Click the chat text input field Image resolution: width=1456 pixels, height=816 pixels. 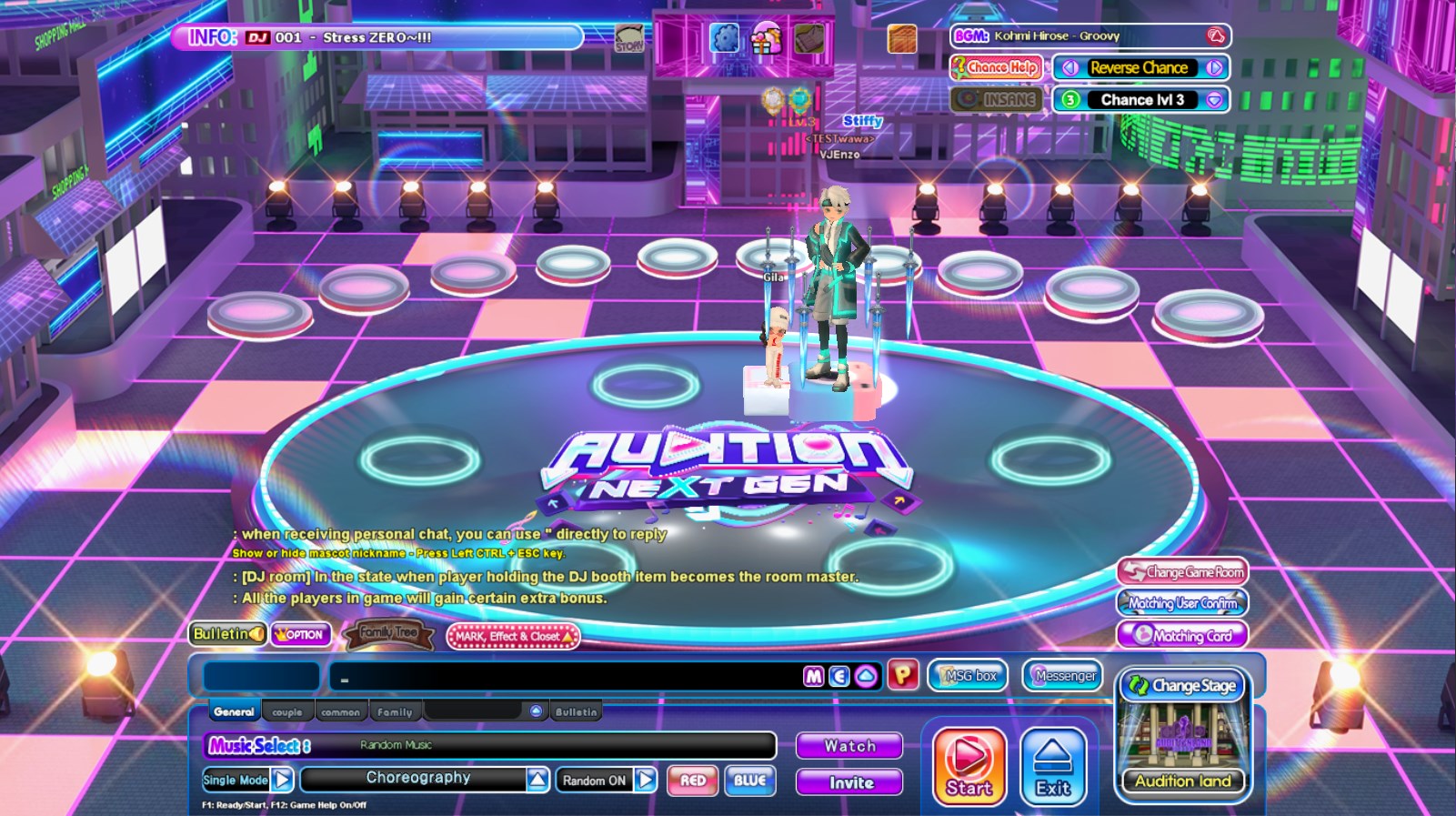[x=564, y=677]
